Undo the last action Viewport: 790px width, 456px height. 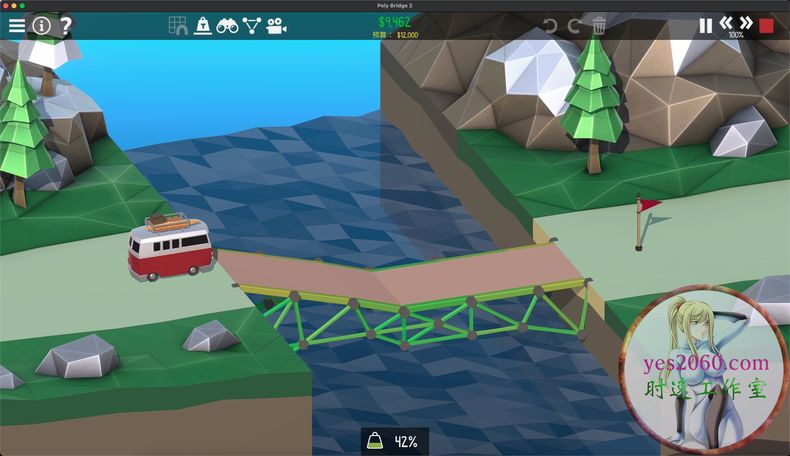coord(550,25)
